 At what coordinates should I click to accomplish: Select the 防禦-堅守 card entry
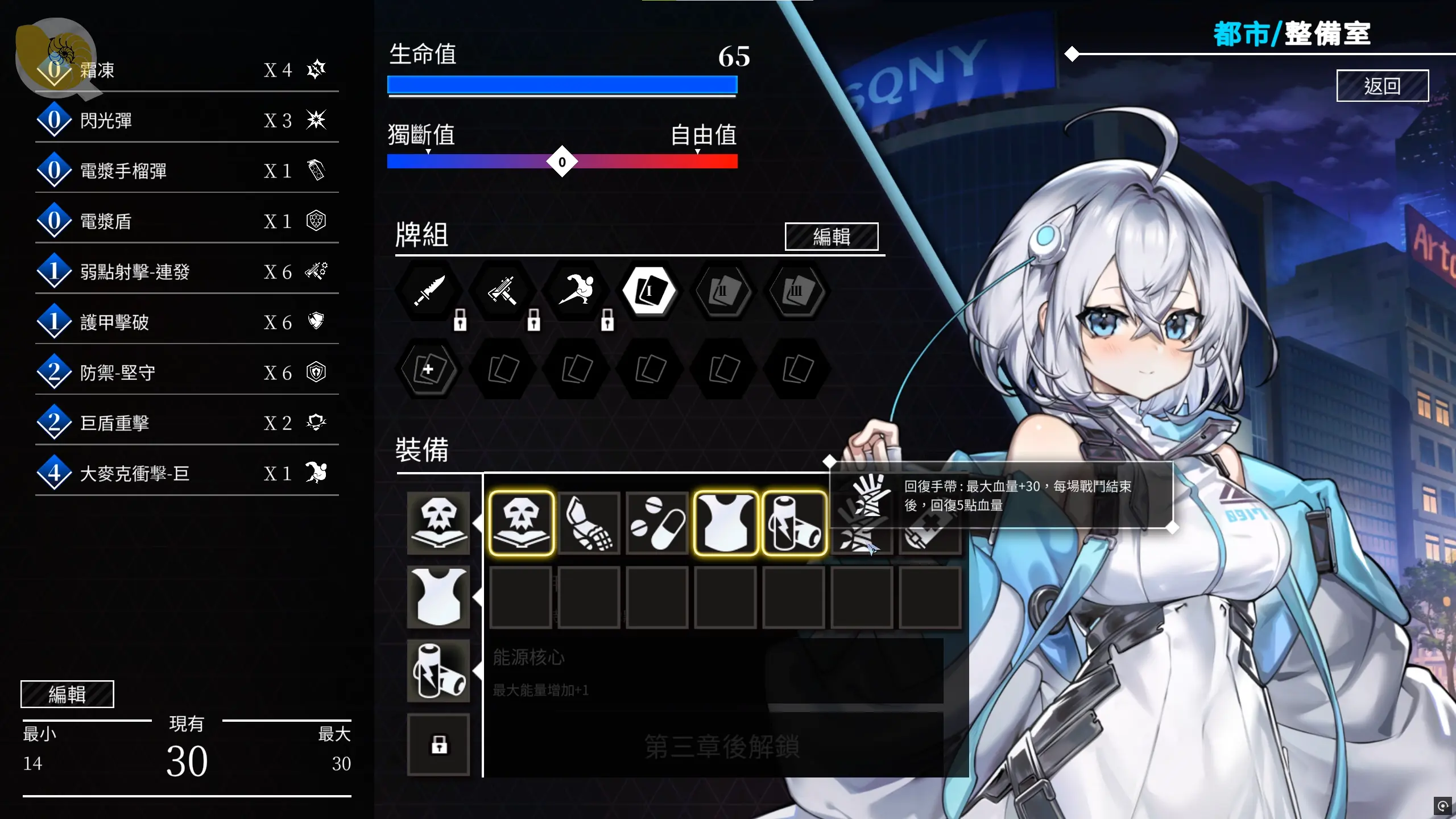pos(187,373)
